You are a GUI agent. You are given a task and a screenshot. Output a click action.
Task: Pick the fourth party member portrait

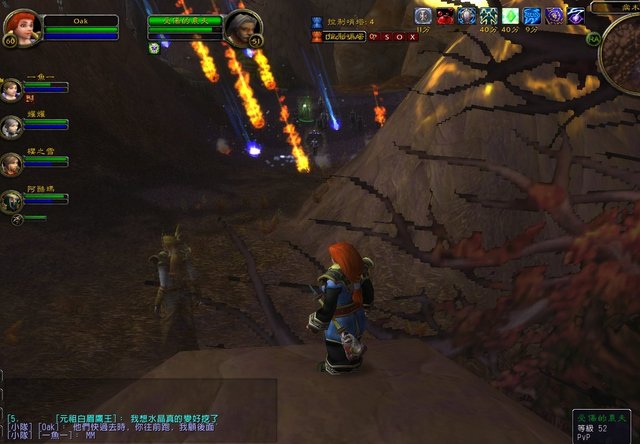[12, 200]
